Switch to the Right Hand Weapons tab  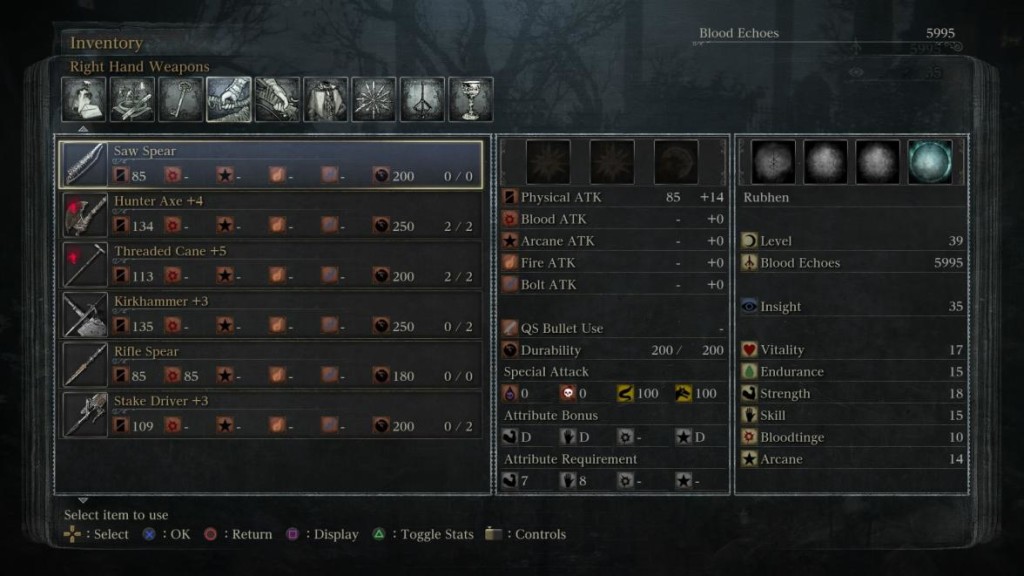click(228, 99)
